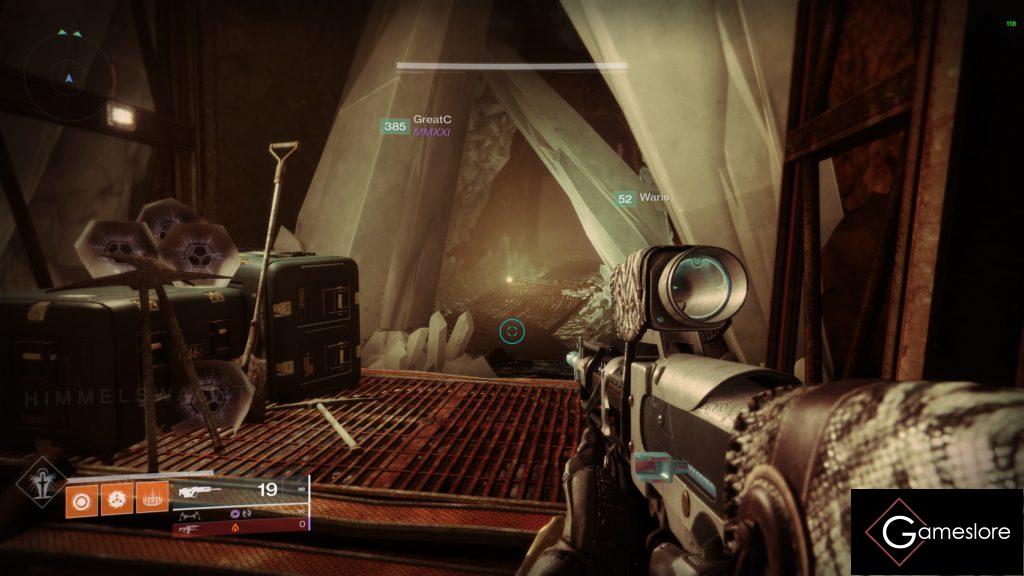This screenshot has width=1024, height=576.
Task: Click the Gameslore watermark logo
Action: 936,532
